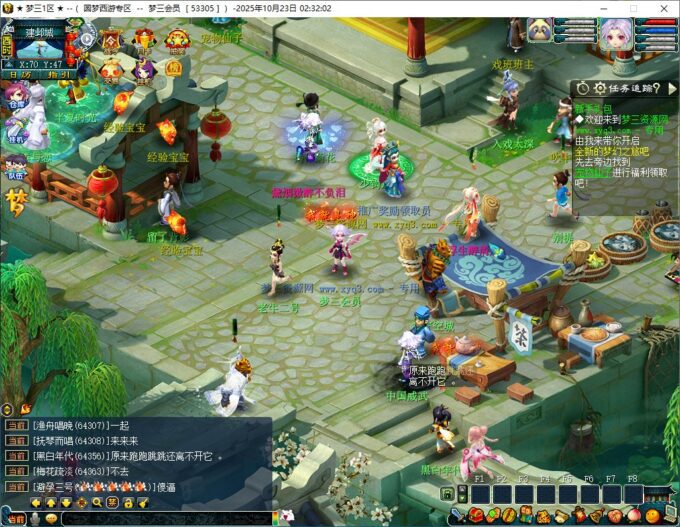
Task: Click the chat input field
Action: [x=160, y=518]
